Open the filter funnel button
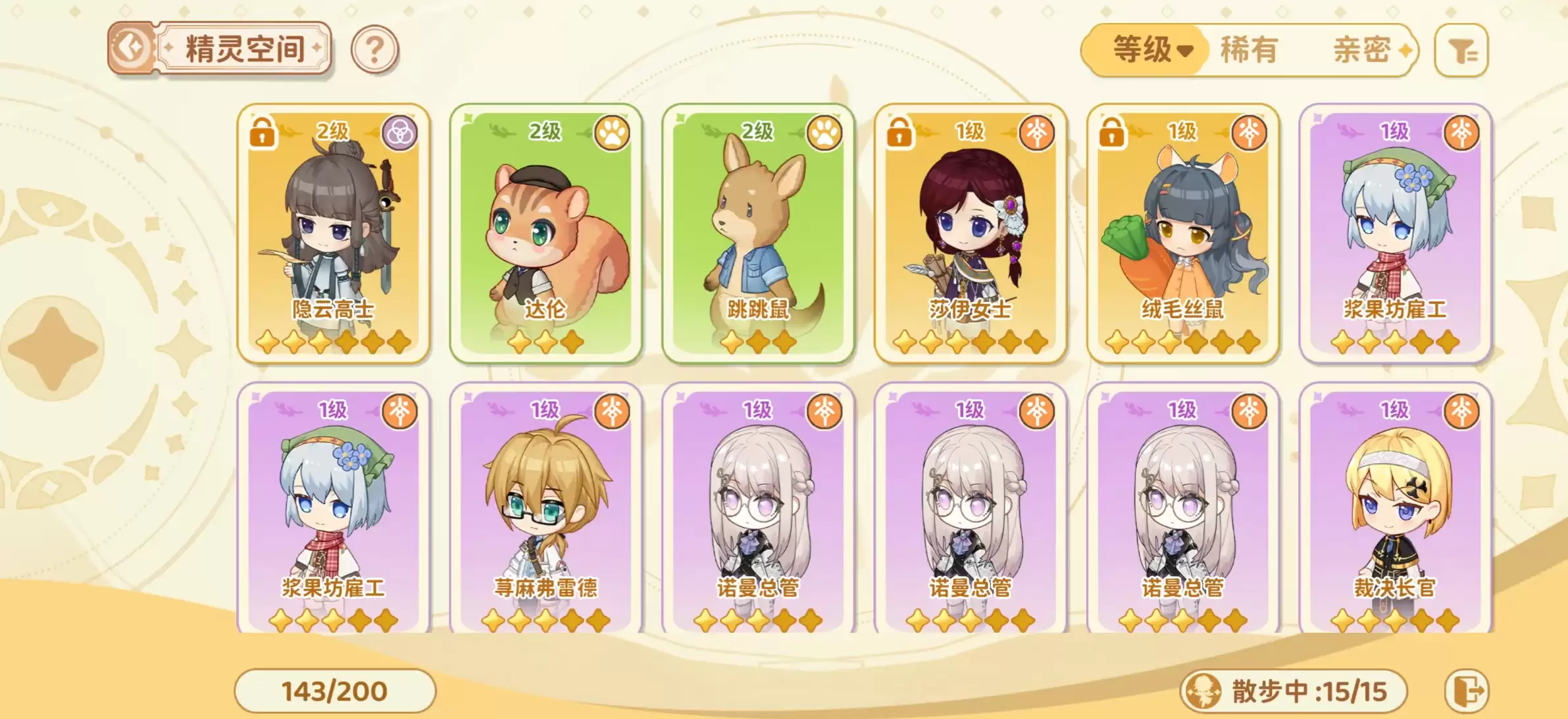 [x=1461, y=51]
